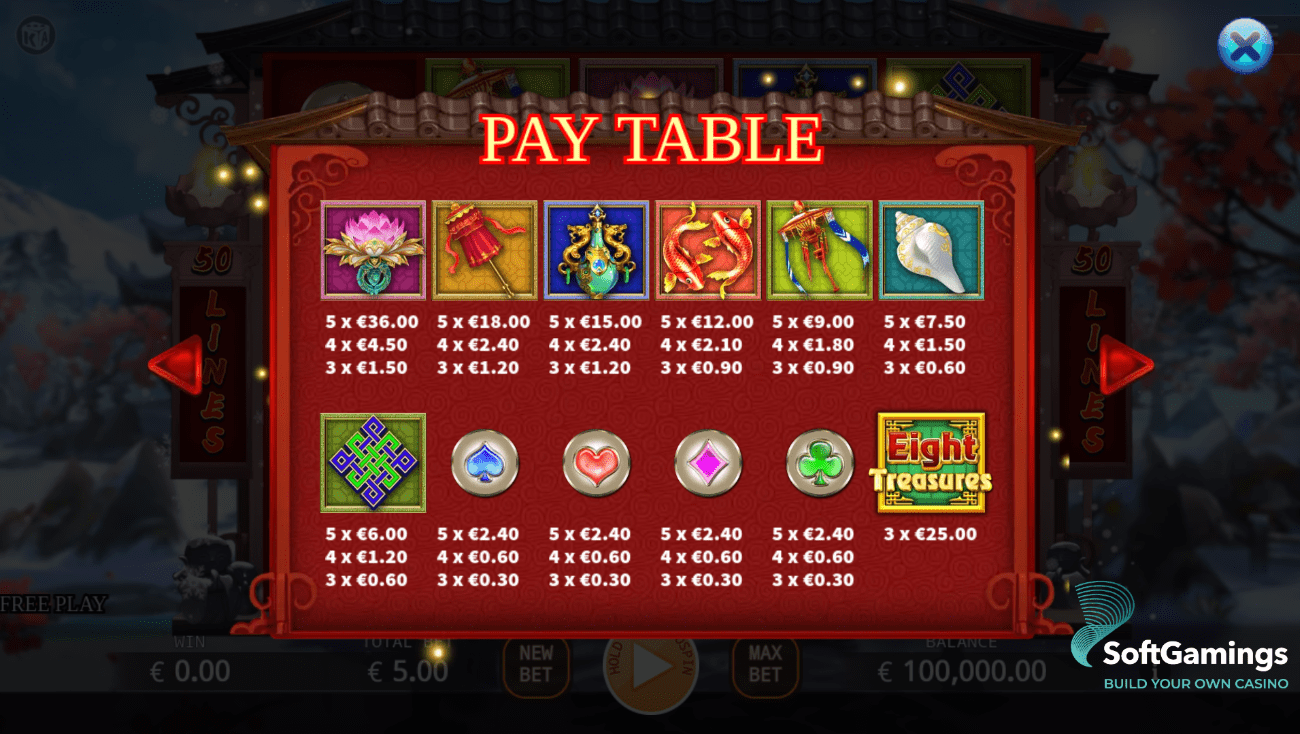Click the white conch shell symbol

(x=930, y=250)
